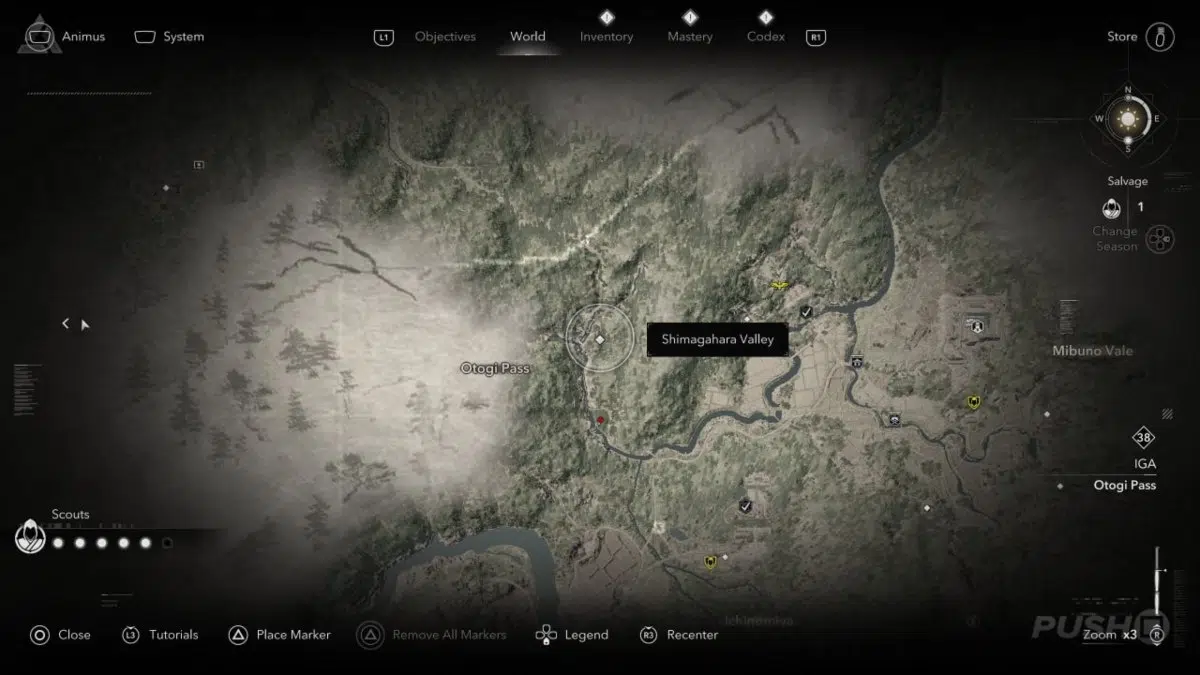This screenshot has width=1200, height=675.
Task: Open the System menu
Action: (x=169, y=37)
